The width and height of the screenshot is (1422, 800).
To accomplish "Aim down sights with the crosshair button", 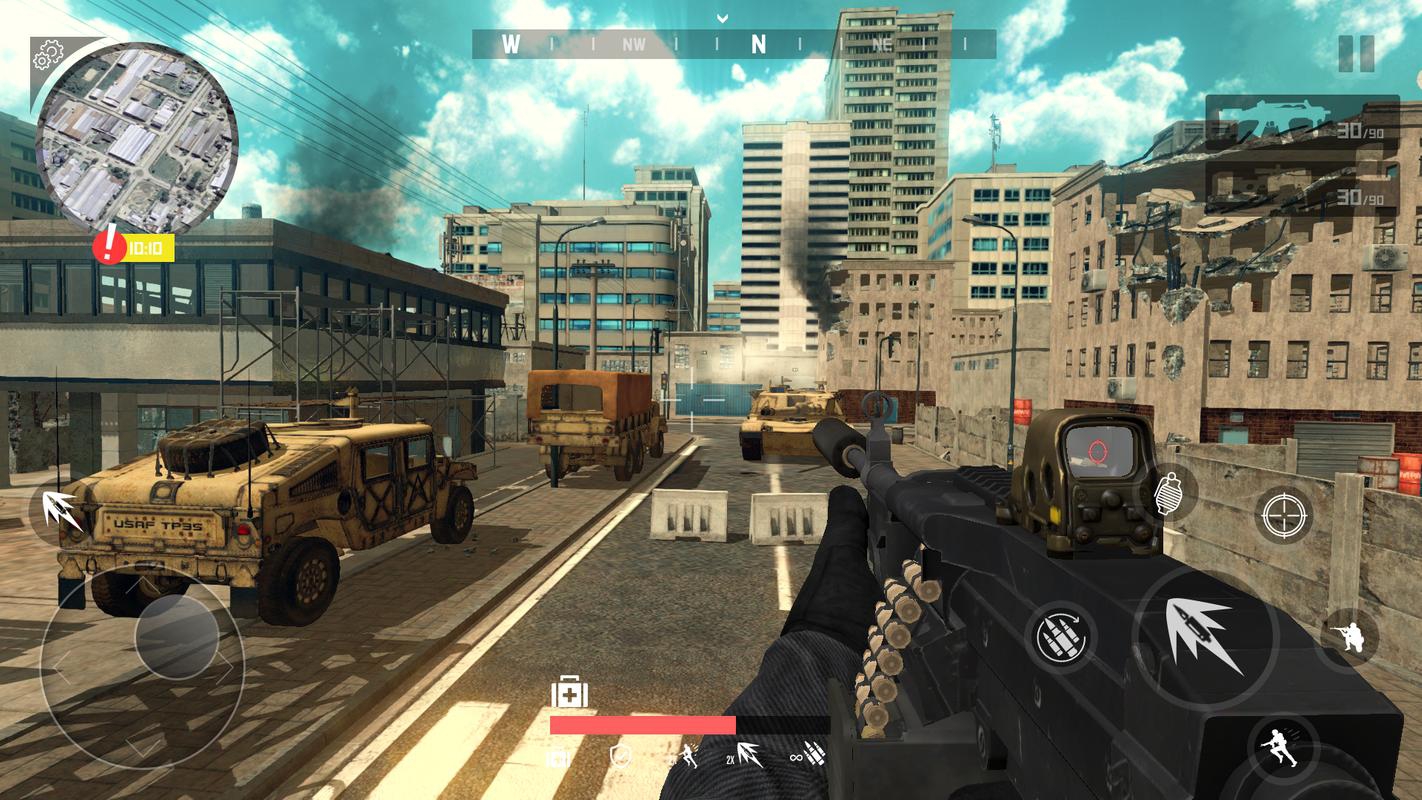I will click(1283, 515).
